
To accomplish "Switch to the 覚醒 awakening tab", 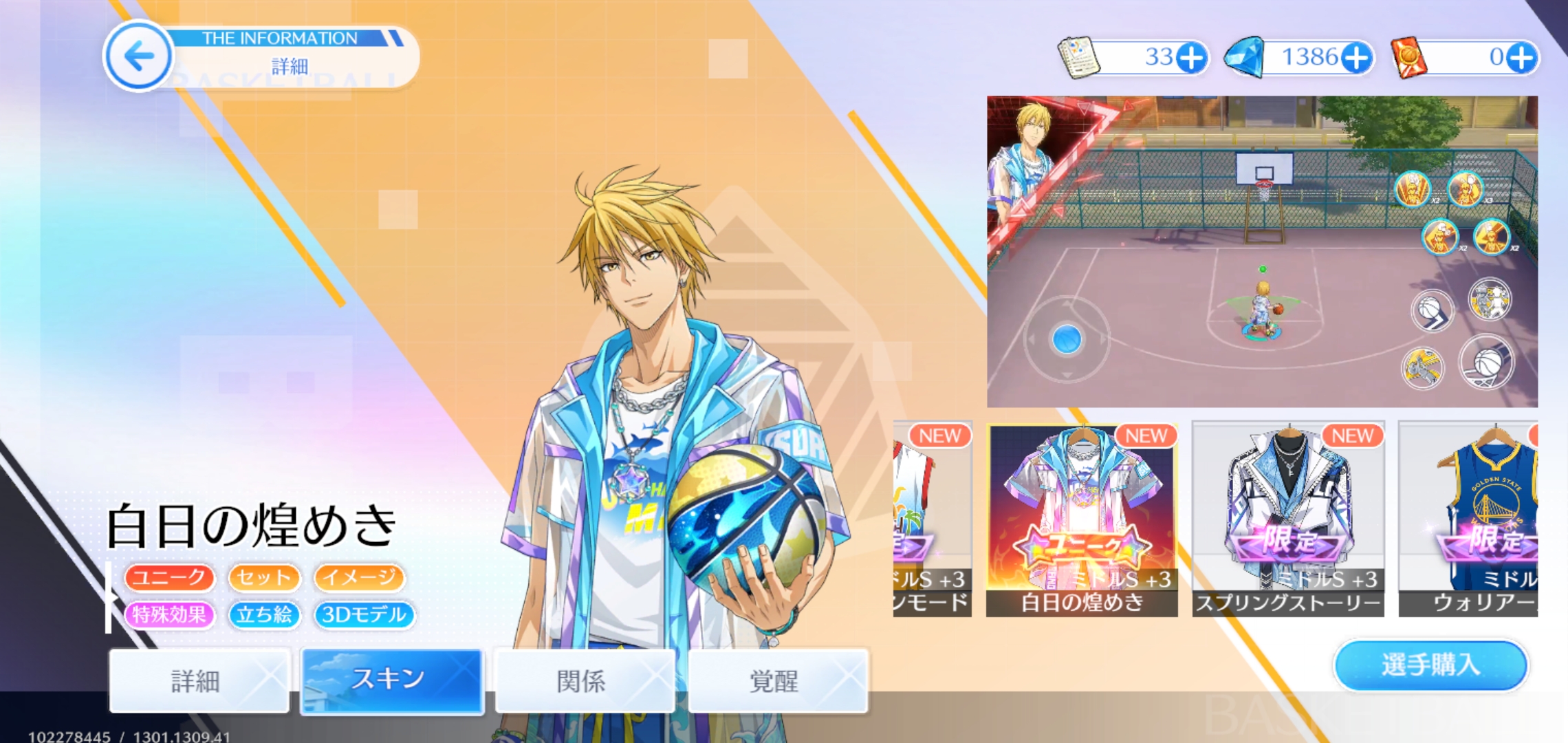I will click(777, 680).
